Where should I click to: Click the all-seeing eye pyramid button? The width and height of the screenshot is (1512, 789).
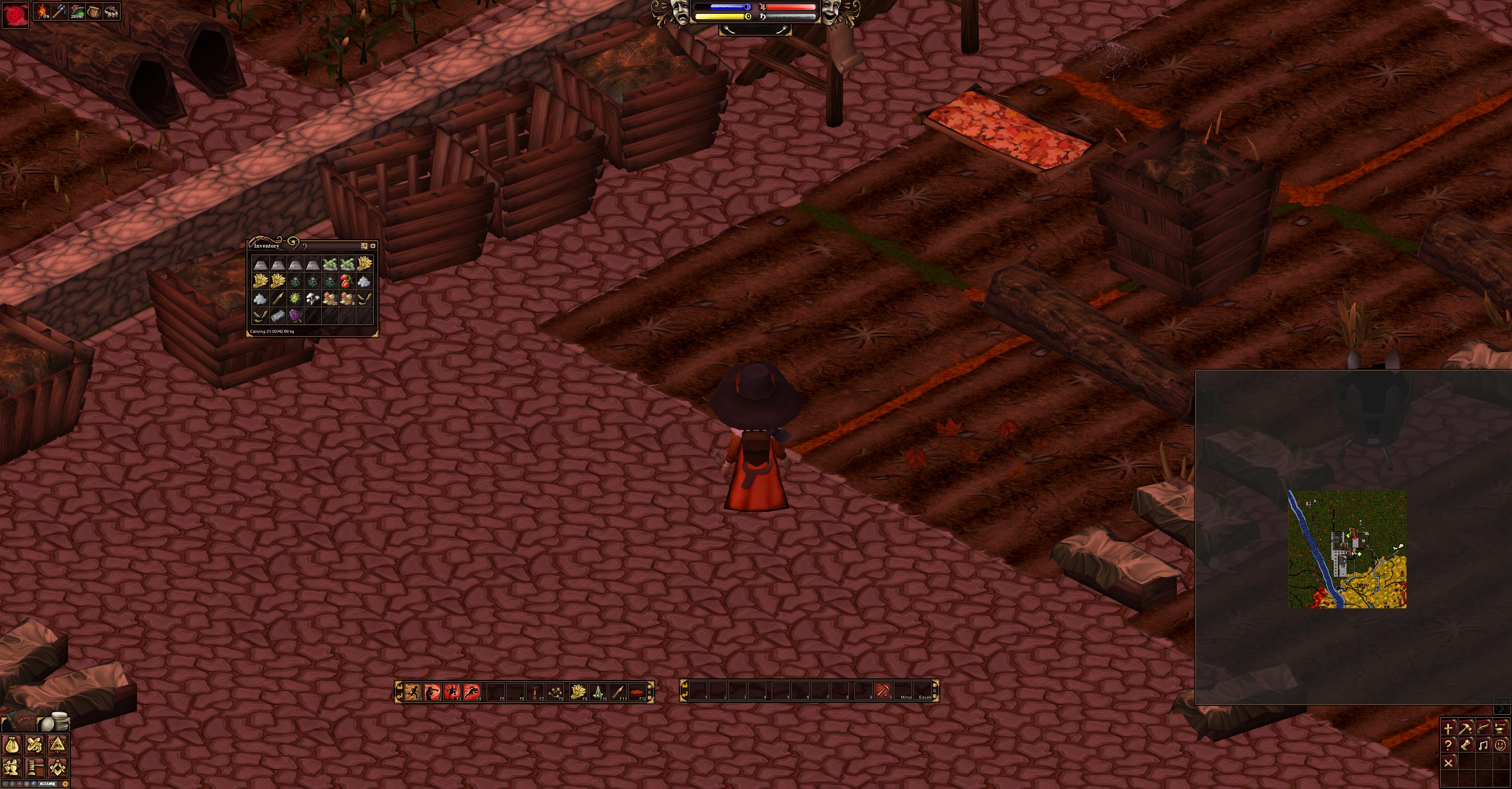coord(57,745)
